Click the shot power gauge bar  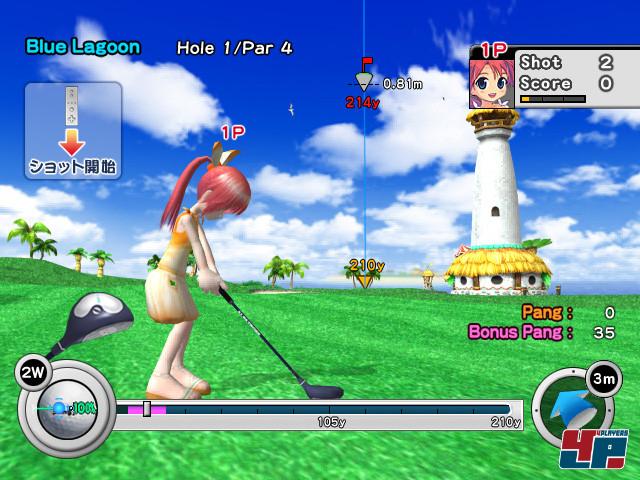click(x=318, y=408)
